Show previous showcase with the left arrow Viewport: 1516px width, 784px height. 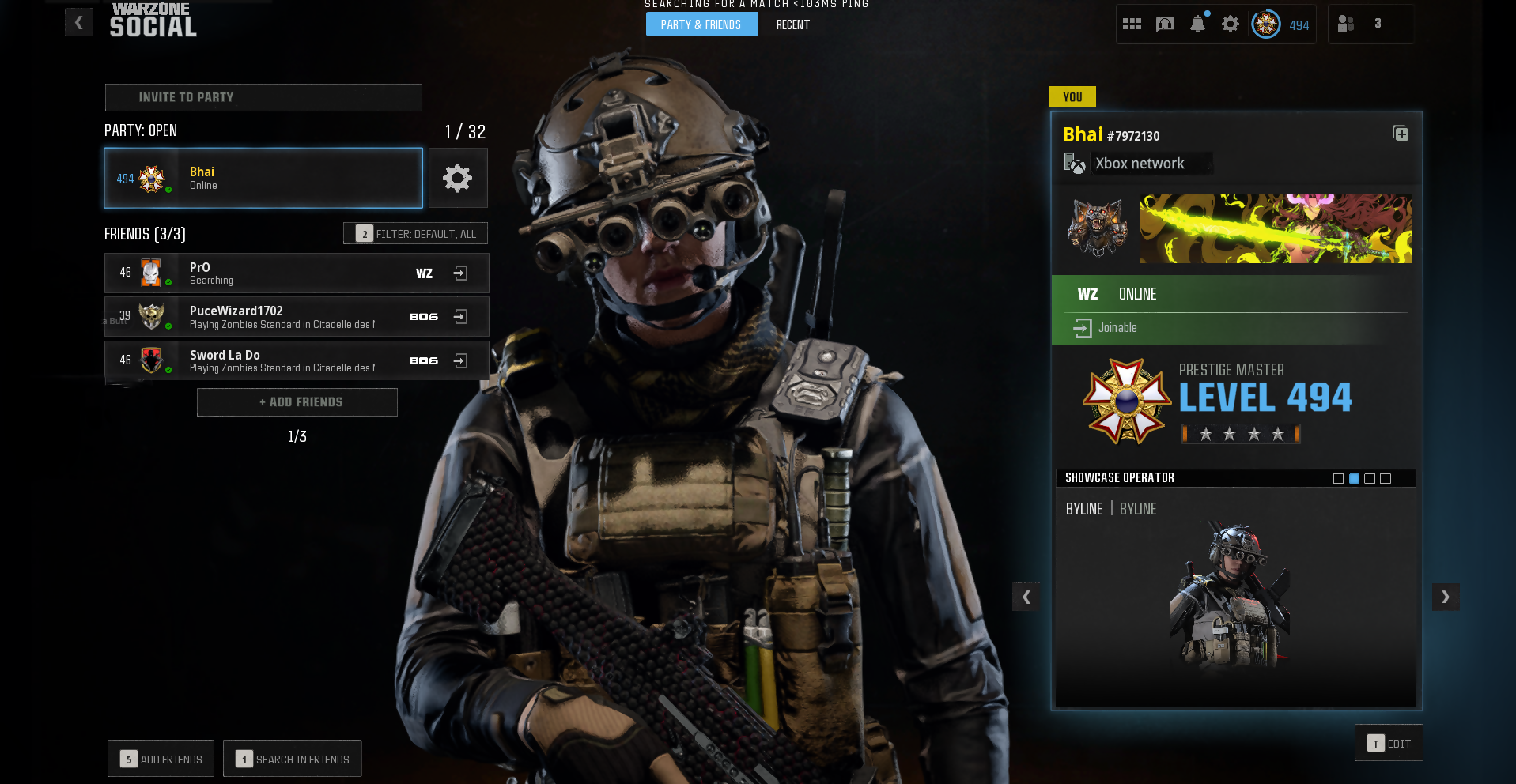(1026, 597)
